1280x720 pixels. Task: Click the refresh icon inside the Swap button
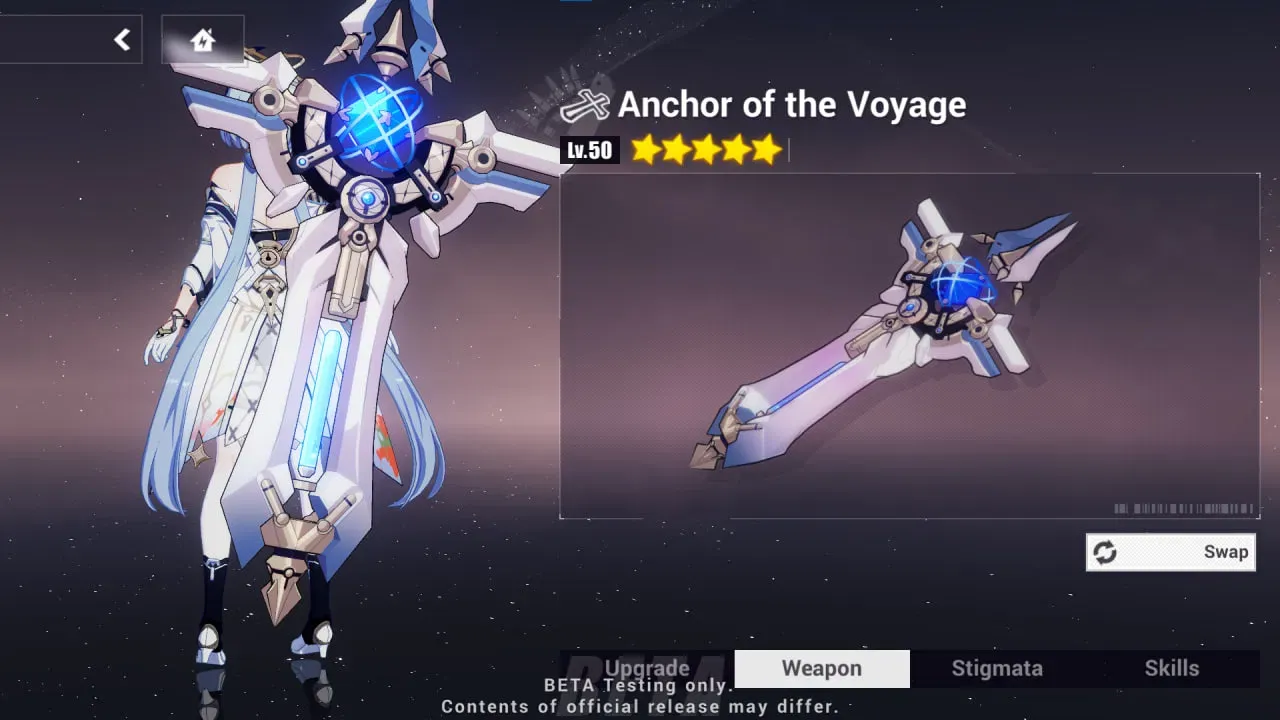click(x=1106, y=552)
